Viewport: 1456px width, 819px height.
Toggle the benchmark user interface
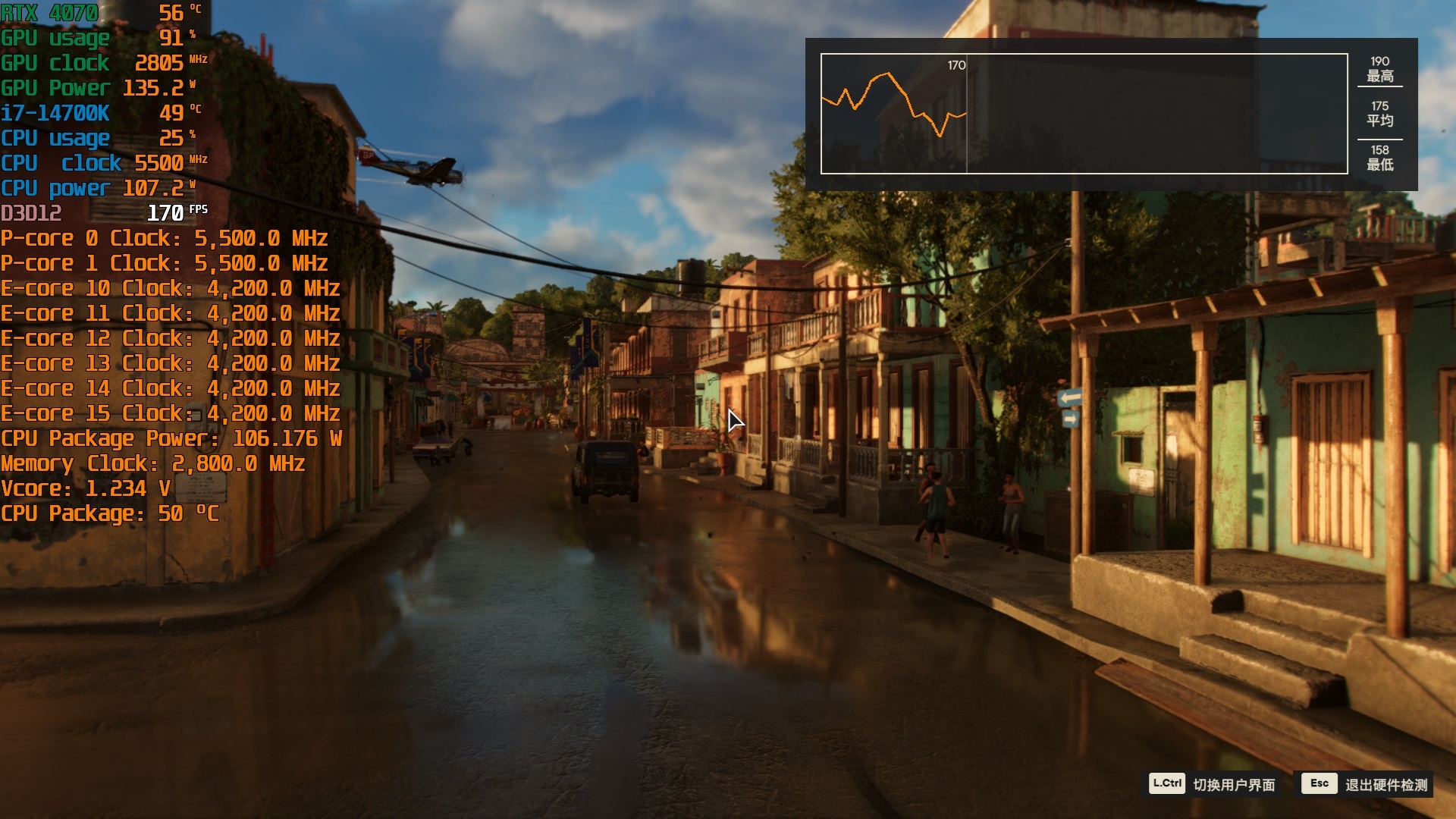1213,784
